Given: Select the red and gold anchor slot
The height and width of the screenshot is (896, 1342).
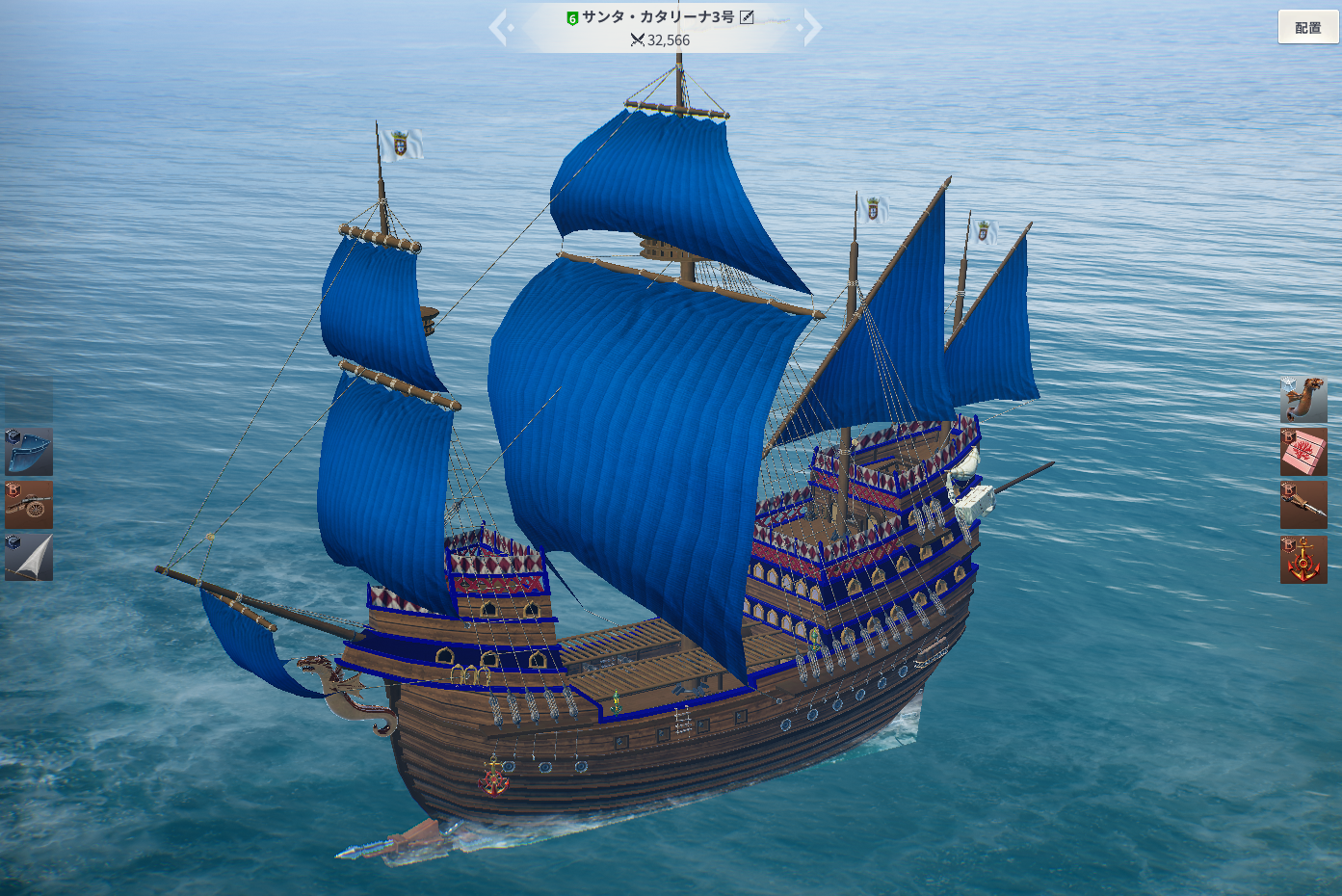Looking at the screenshot, I should (x=1303, y=560).
